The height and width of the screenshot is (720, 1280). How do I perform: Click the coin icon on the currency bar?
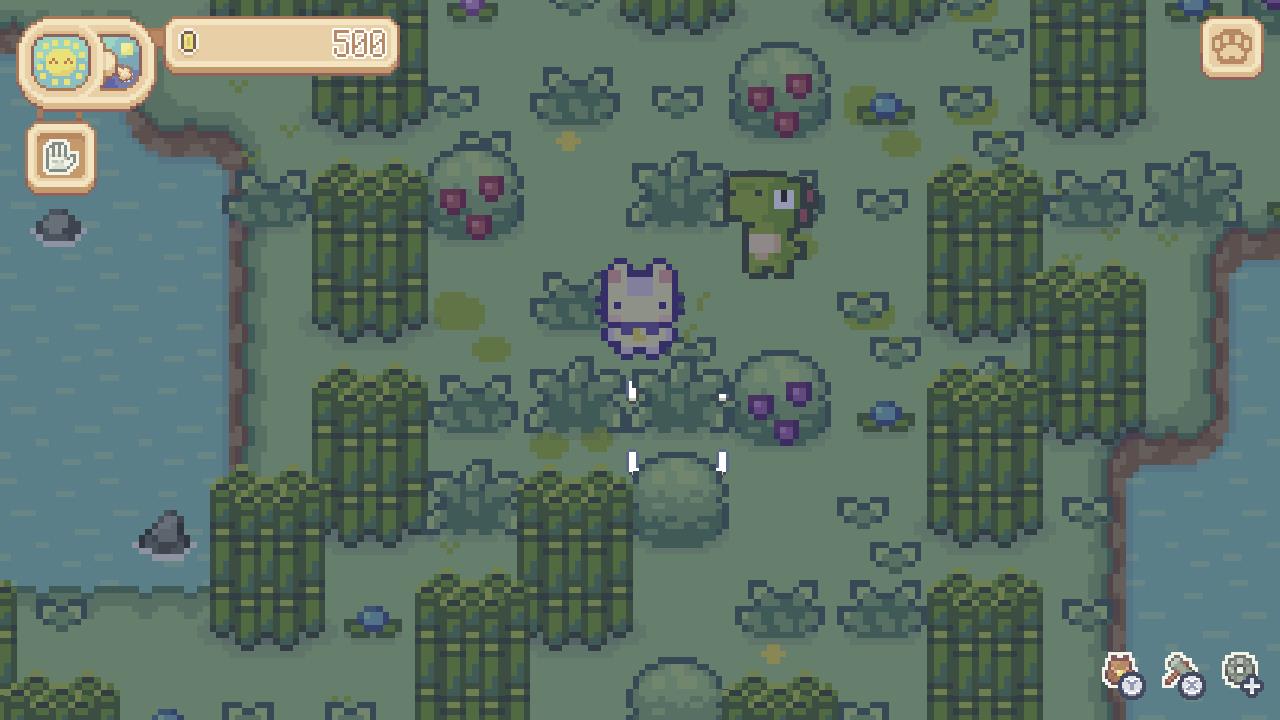pos(190,44)
